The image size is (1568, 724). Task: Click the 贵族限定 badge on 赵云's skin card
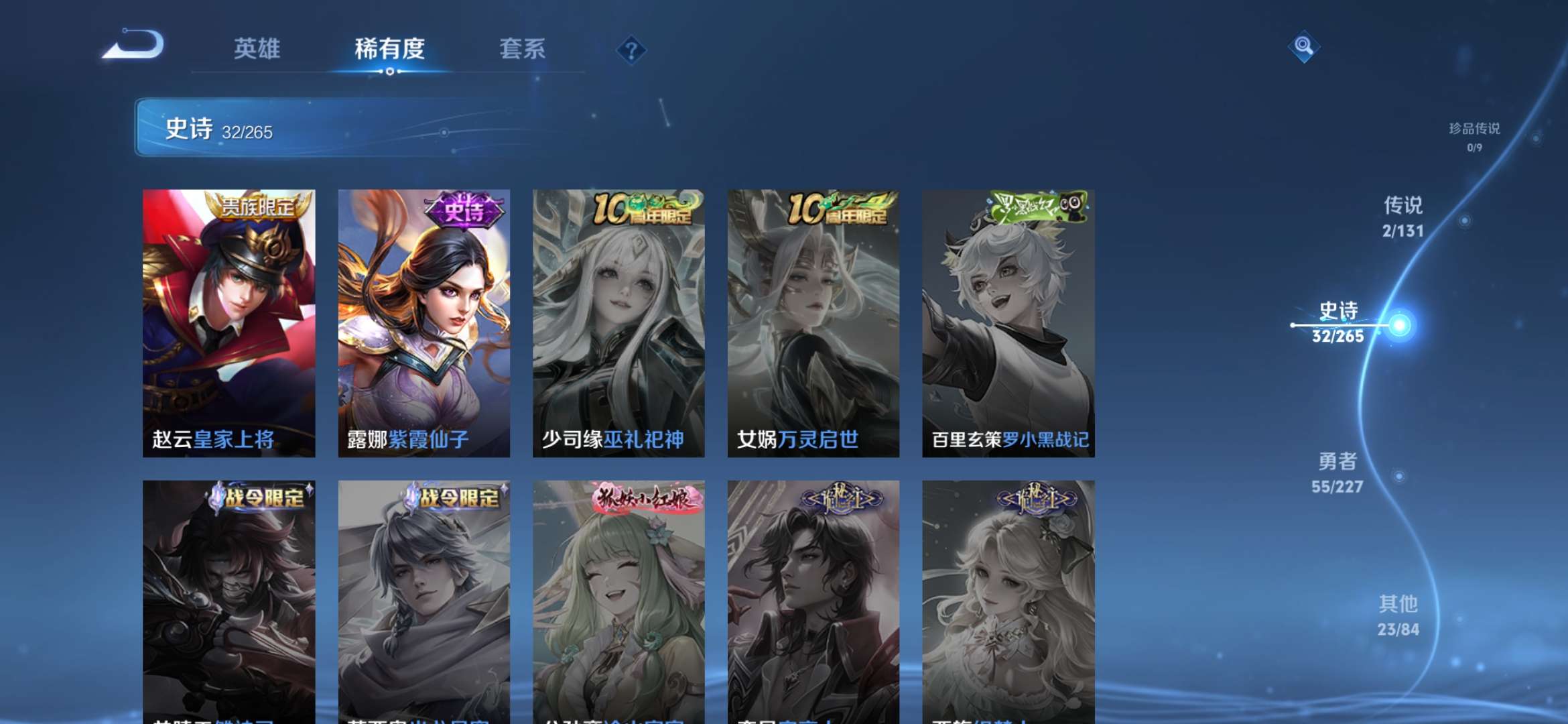click(255, 208)
